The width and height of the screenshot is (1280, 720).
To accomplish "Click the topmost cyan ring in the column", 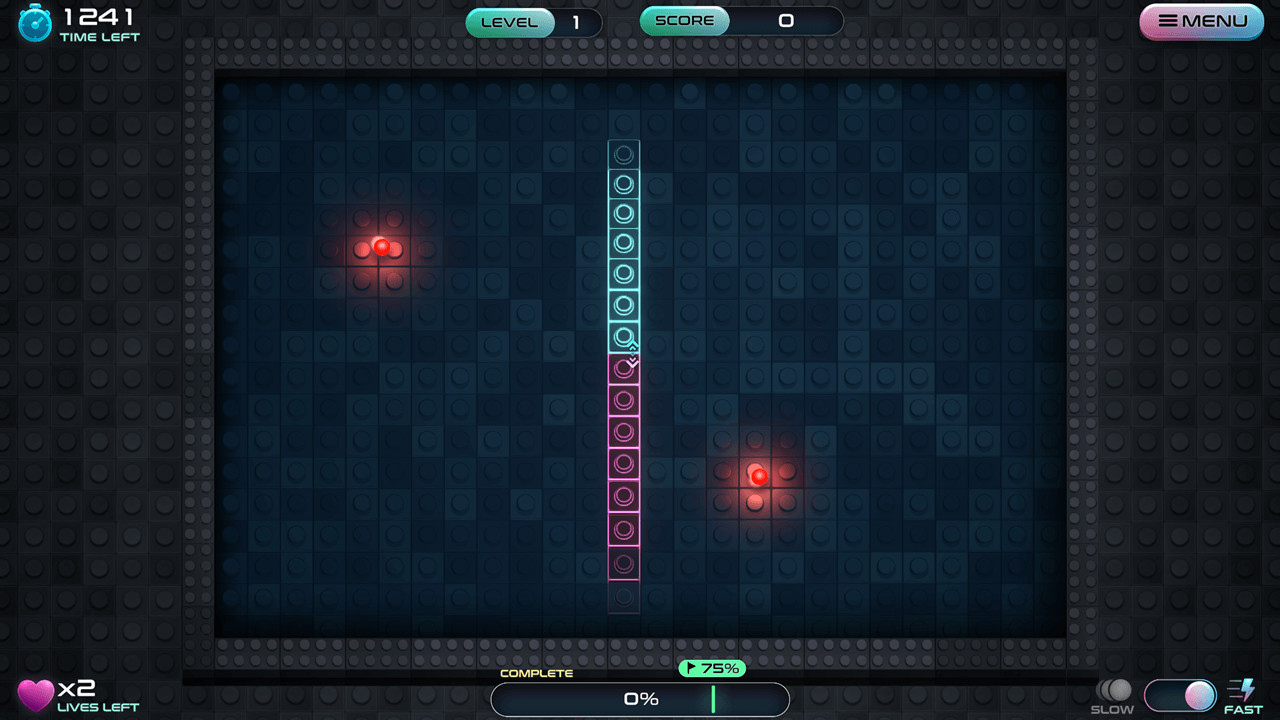I will point(623,185).
